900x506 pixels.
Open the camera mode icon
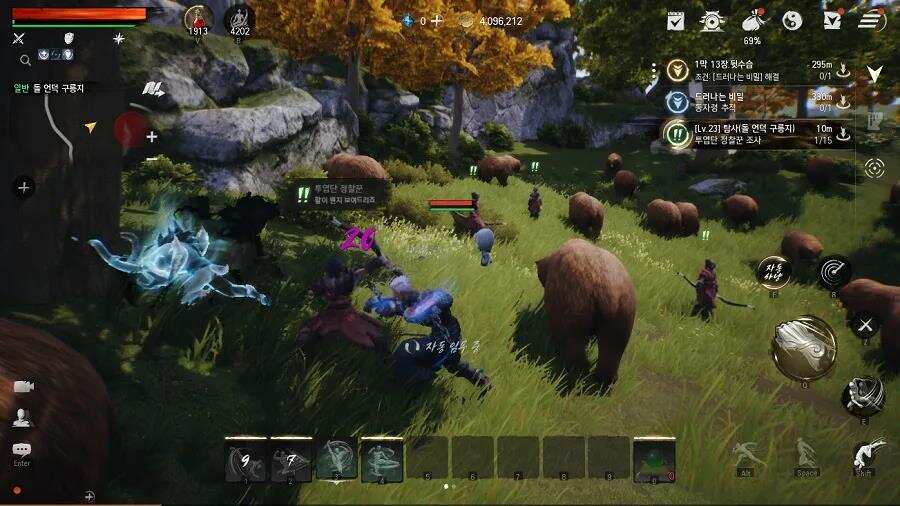coord(22,386)
